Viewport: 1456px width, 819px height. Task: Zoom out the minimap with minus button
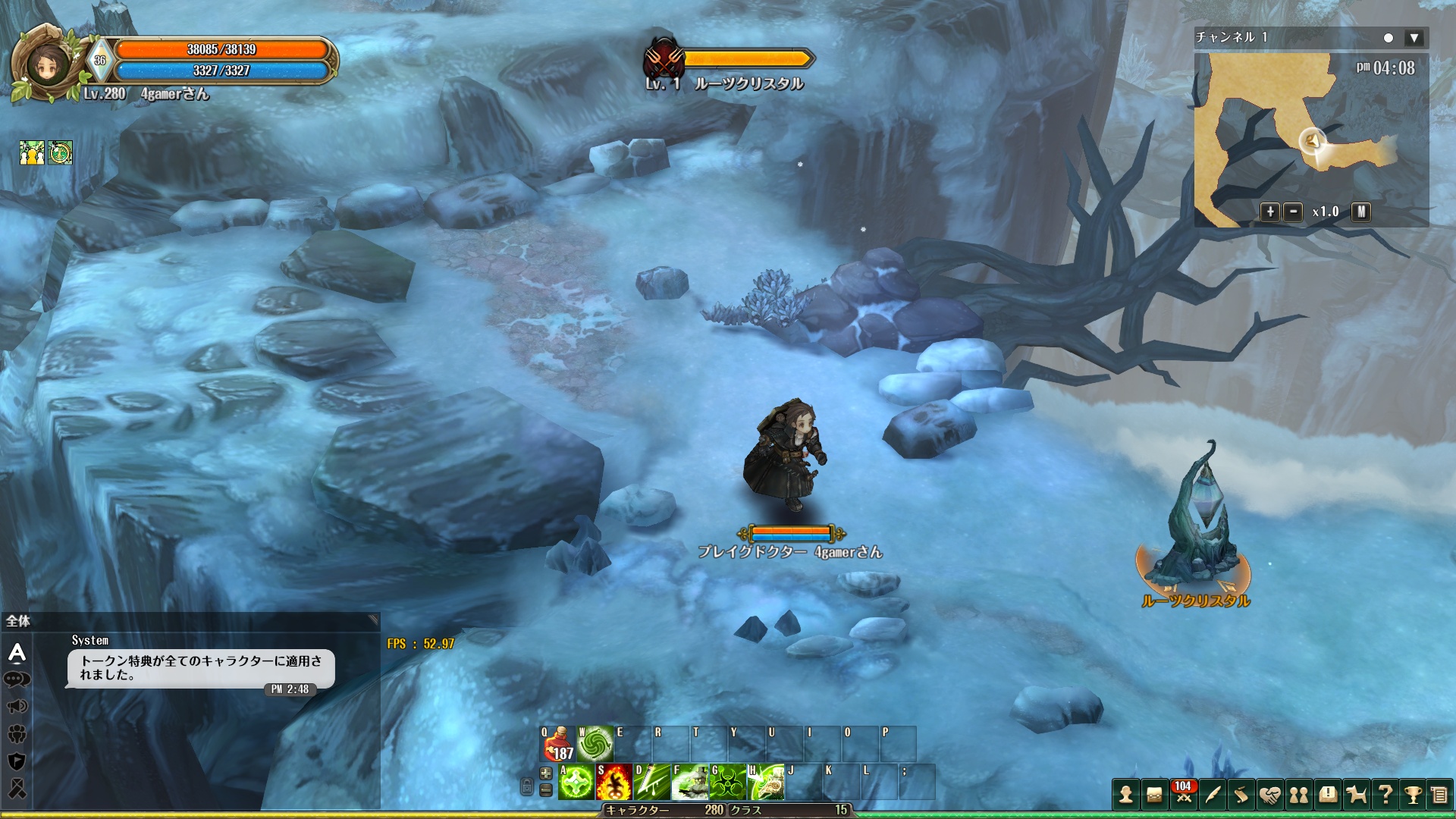coord(1293,212)
